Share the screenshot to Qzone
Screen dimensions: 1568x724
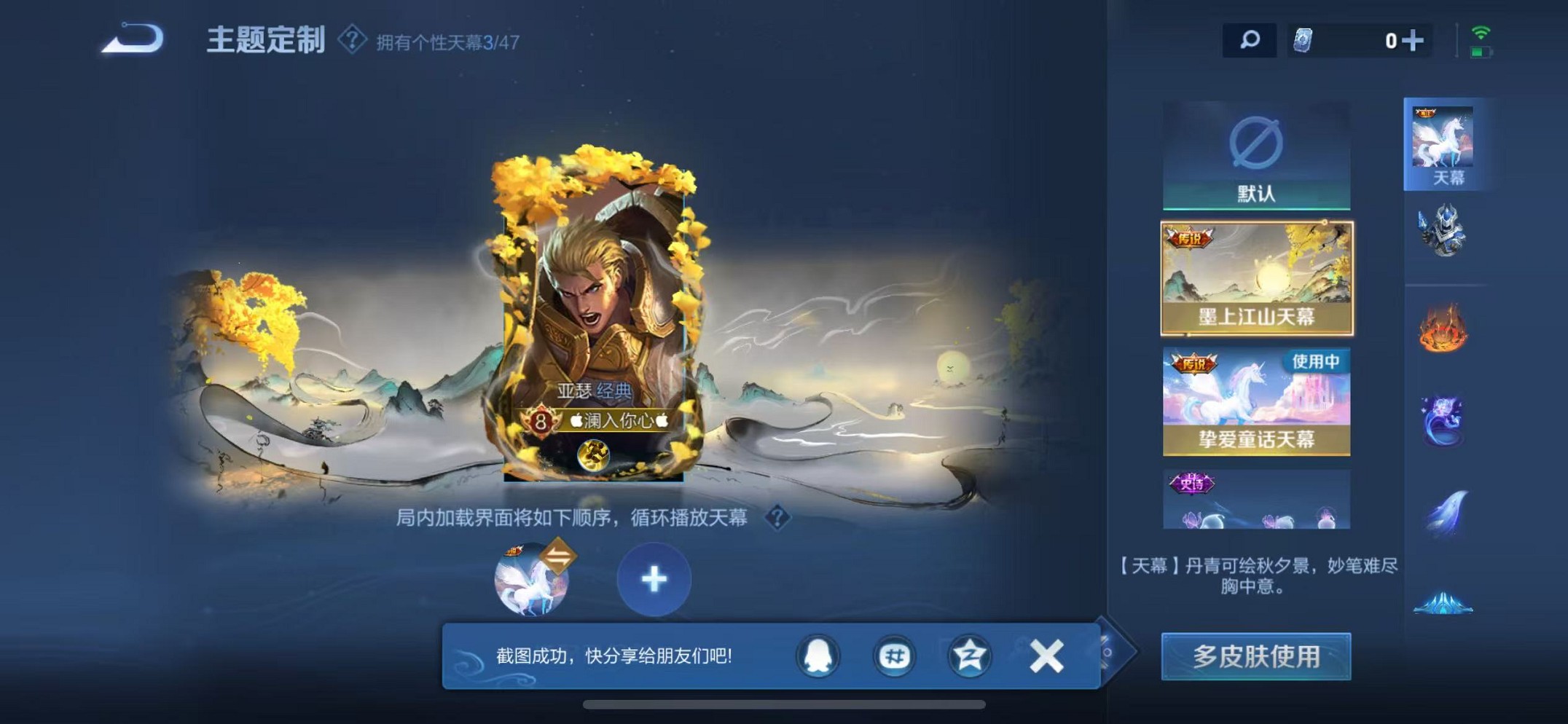[968, 655]
